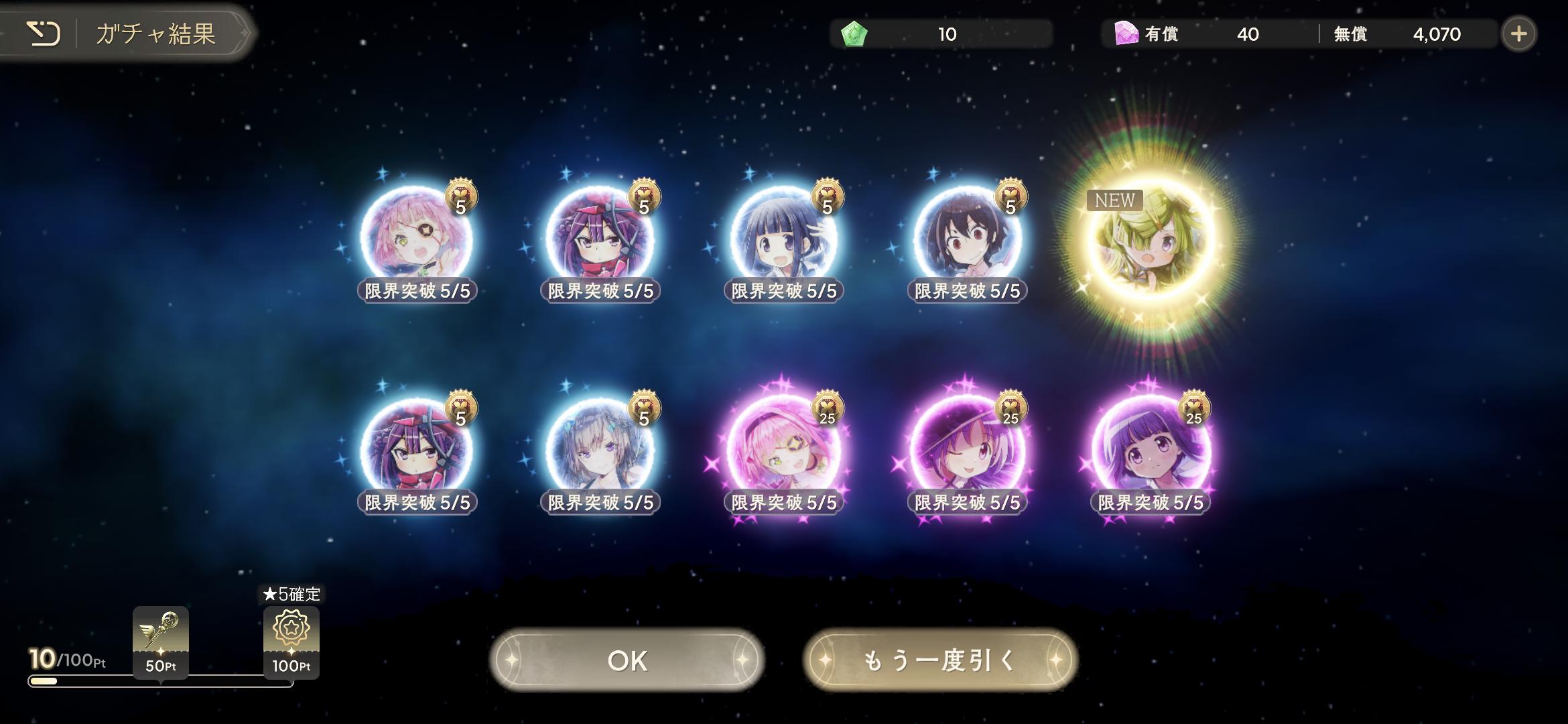Go back using the return arrow
Image resolution: width=1568 pixels, height=724 pixels.
(44, 34)
